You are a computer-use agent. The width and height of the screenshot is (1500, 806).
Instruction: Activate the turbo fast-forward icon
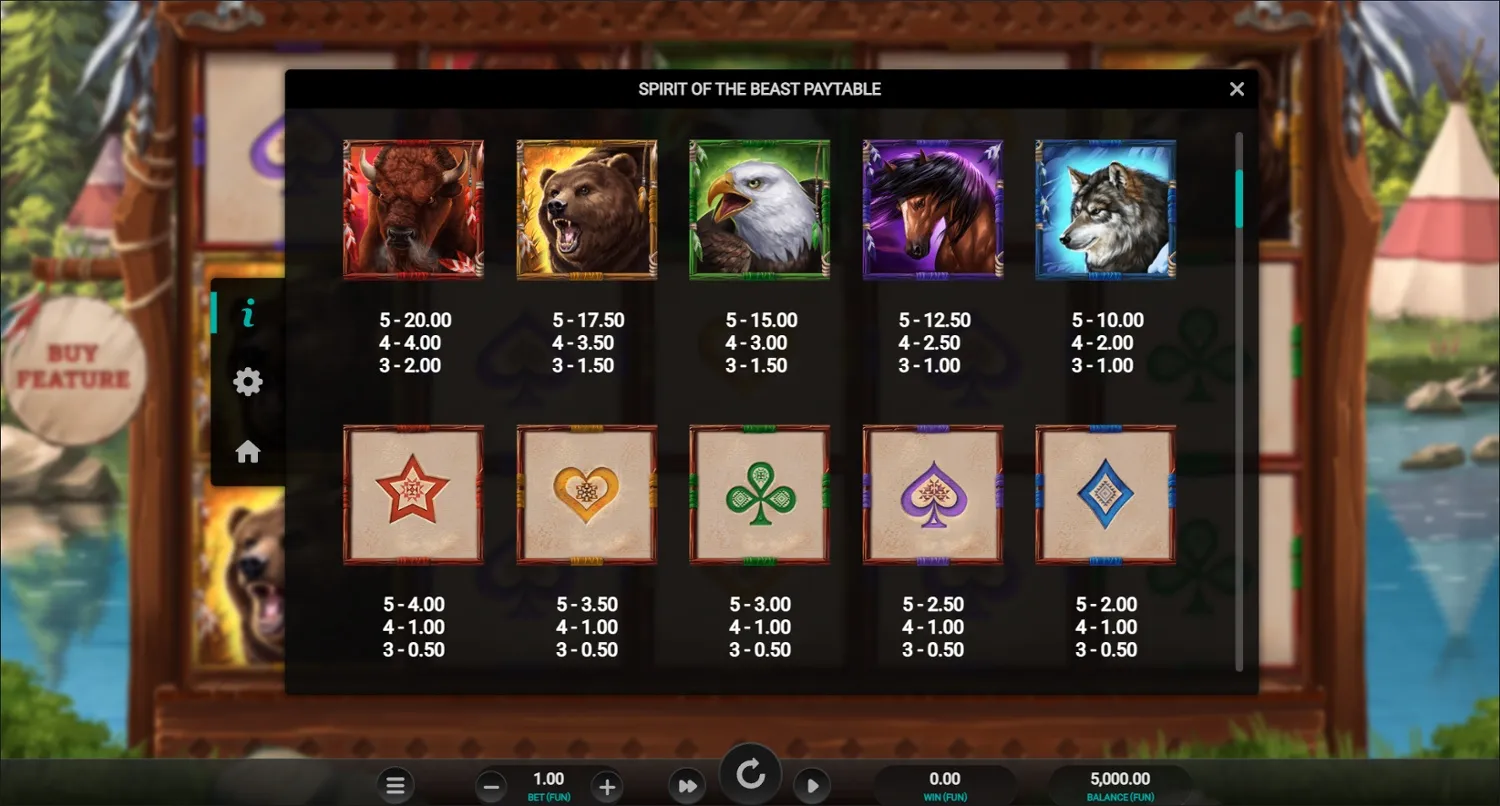click(687, 785)
